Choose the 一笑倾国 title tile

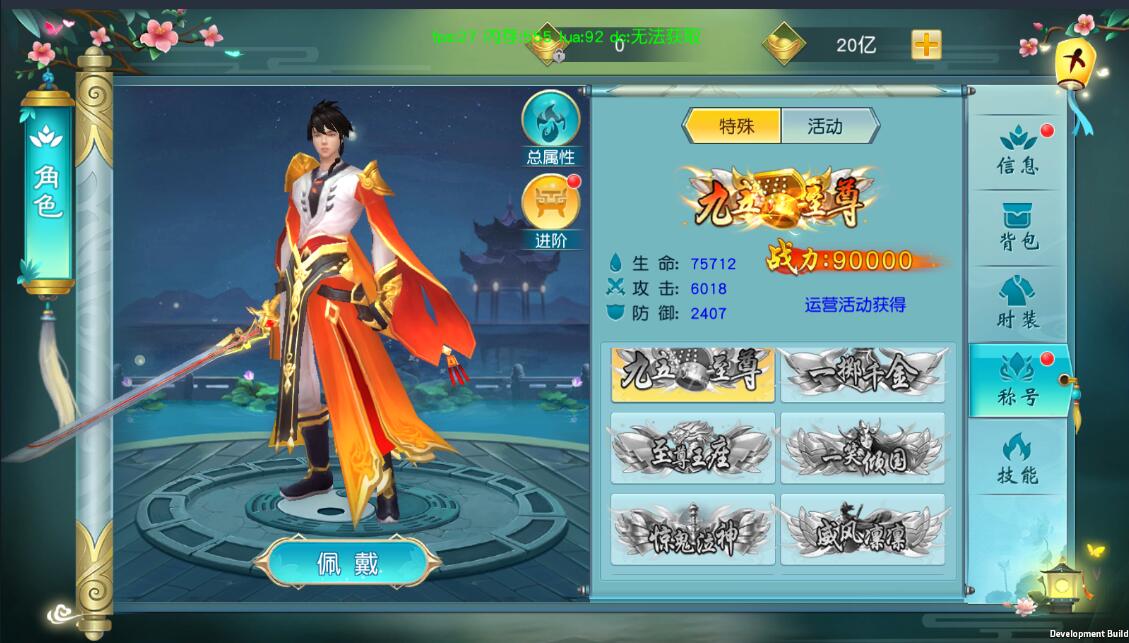click(862, 453)
